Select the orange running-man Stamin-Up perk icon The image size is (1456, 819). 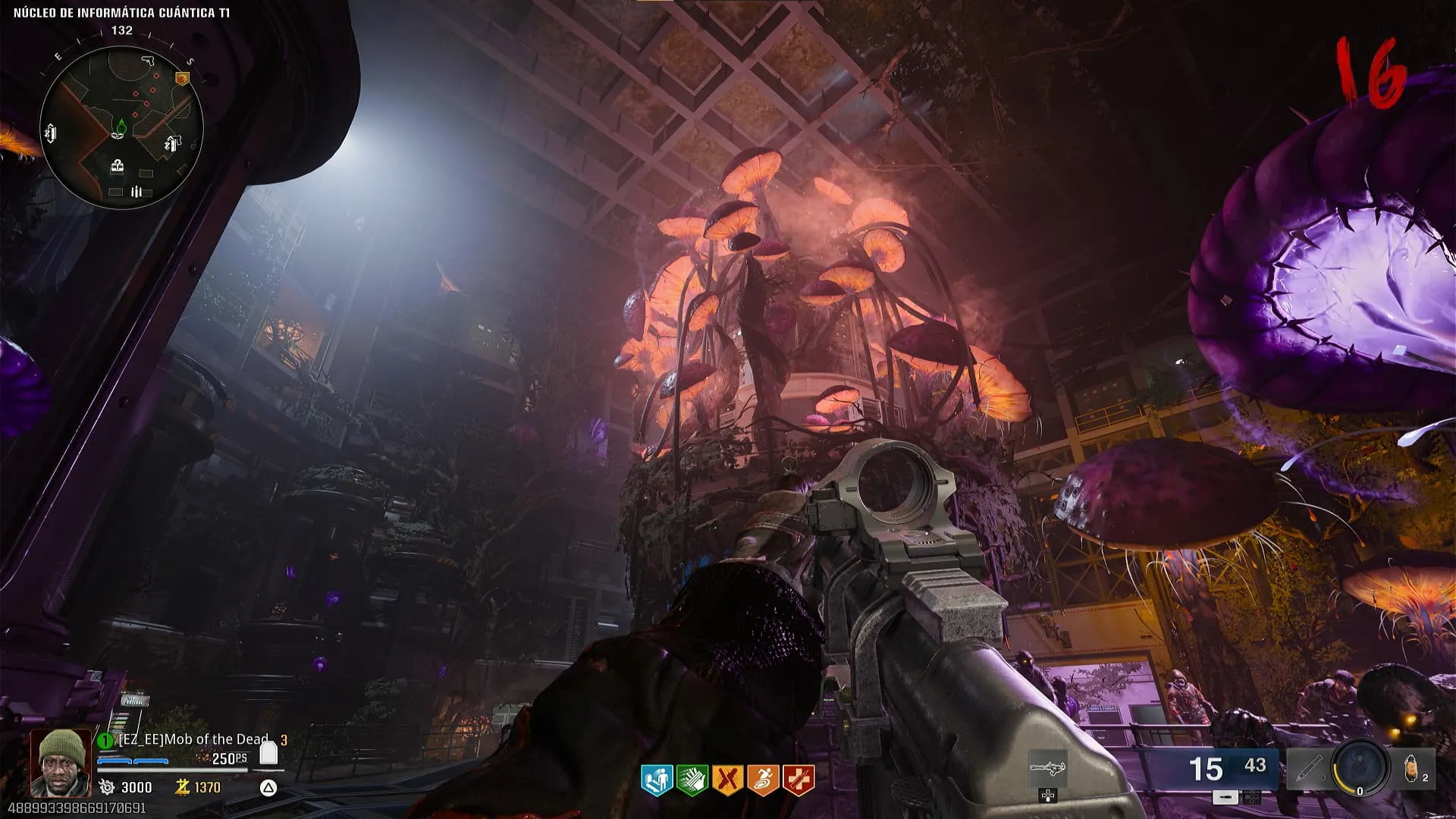[763, 780]
